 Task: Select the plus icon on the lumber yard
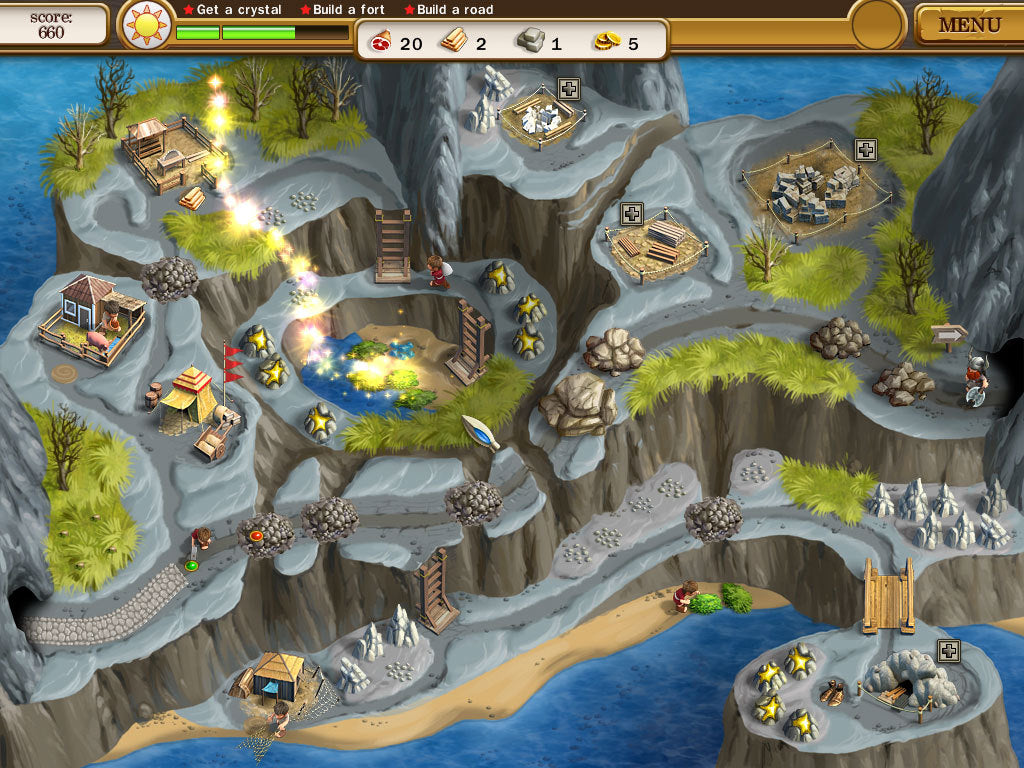tap(631, 213)
